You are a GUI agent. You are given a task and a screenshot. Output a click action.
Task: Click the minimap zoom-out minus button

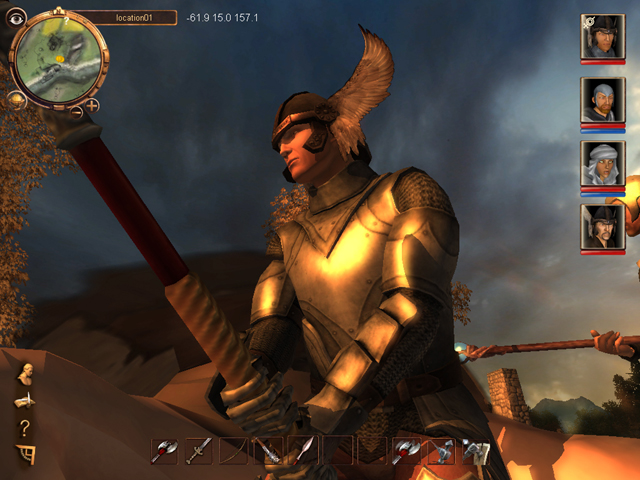[x=76, y=111]
